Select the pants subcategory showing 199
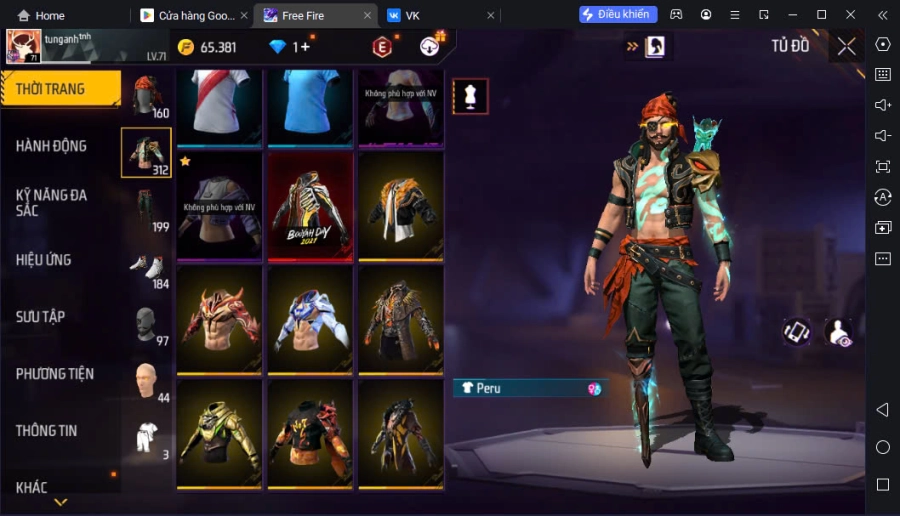This screenshot has width=900, height=516. pyautogui.click(x=146, y=208)
